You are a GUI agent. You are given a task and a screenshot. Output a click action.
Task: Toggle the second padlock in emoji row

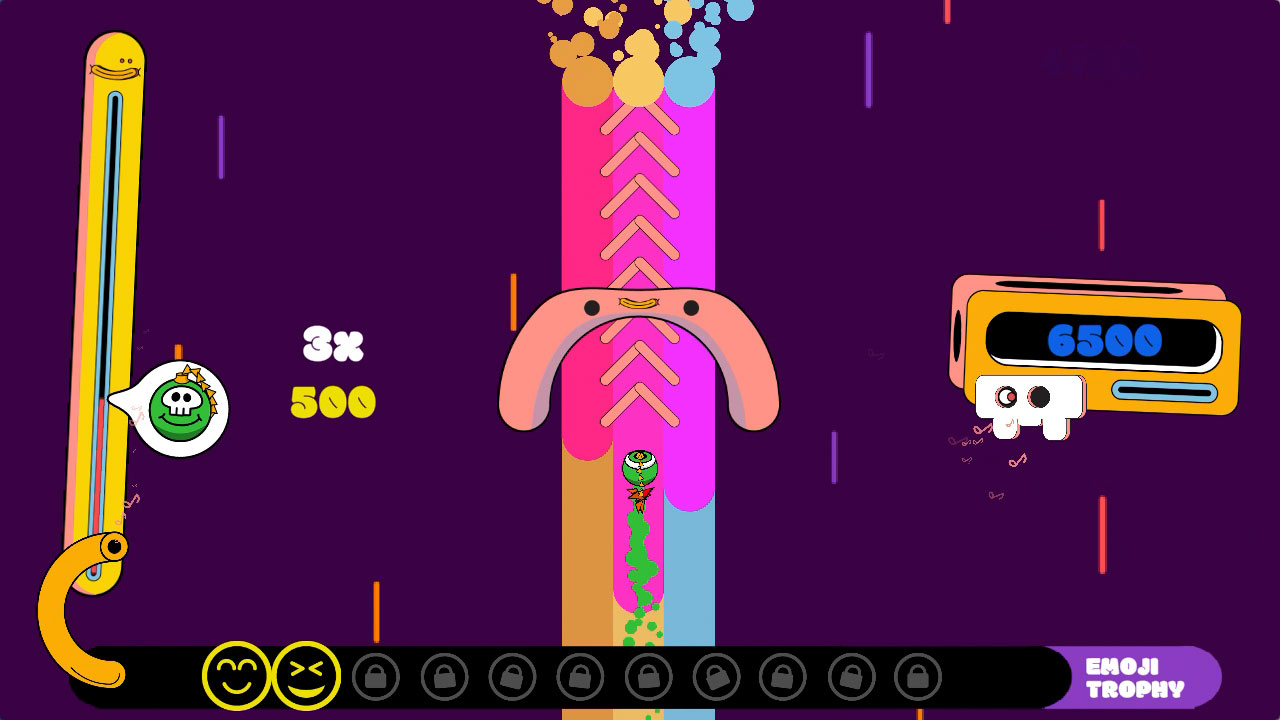click(443, 678)
